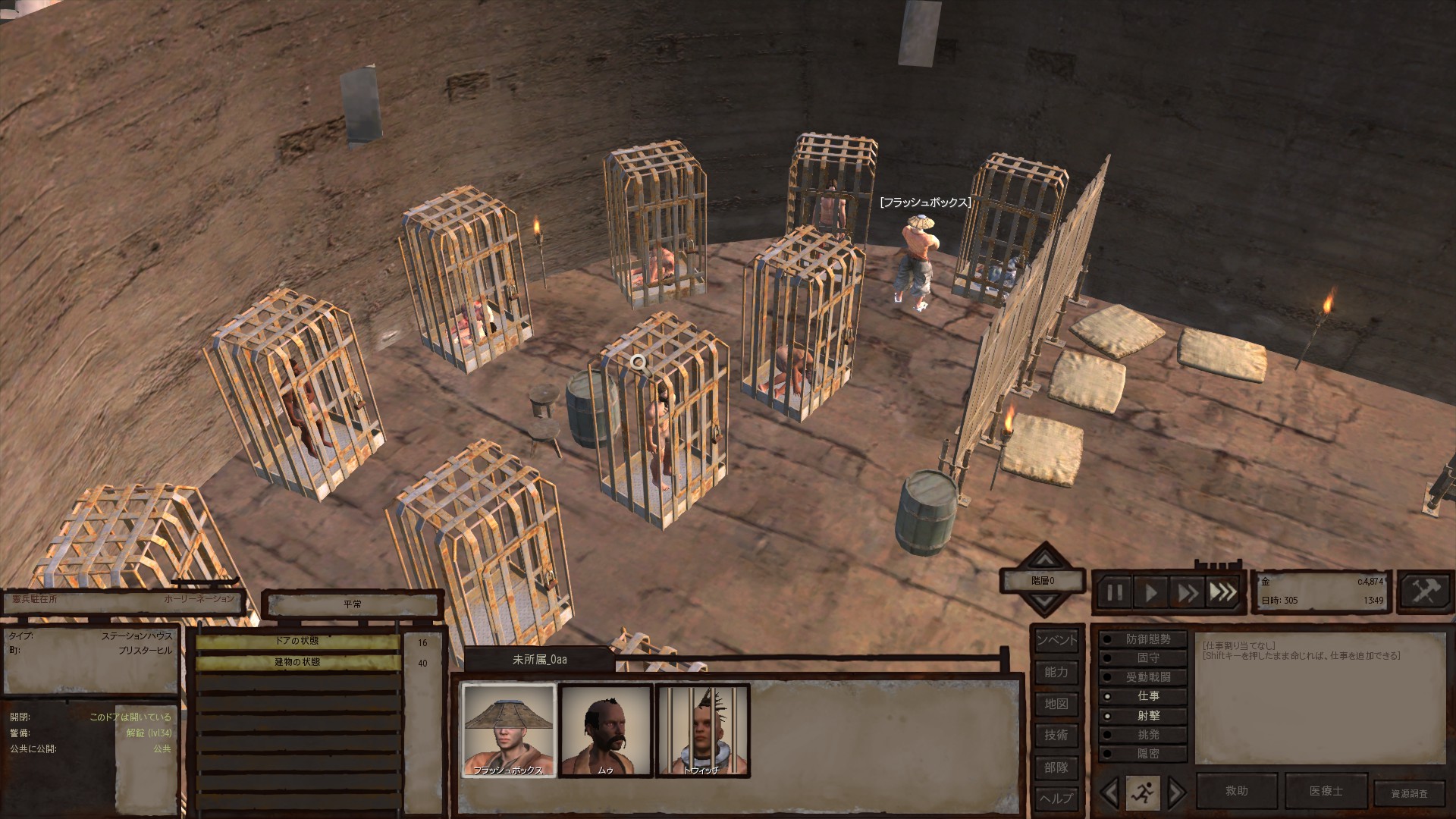Set double fast-forward speed
Viewport: 1456px width, 819px height.
click(x=1187, y=592)
